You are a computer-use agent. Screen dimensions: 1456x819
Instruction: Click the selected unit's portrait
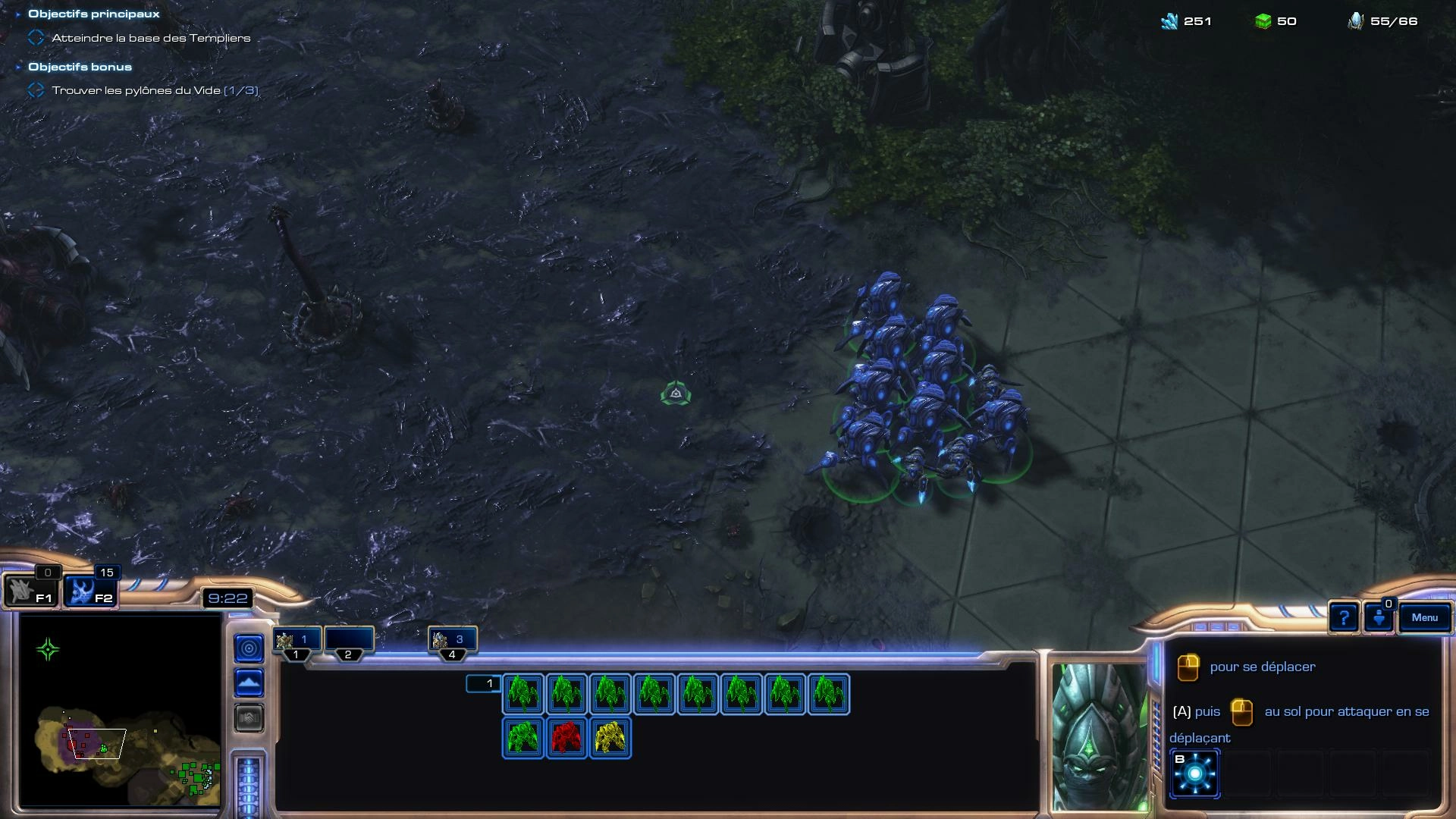[x=1098, y=736]
